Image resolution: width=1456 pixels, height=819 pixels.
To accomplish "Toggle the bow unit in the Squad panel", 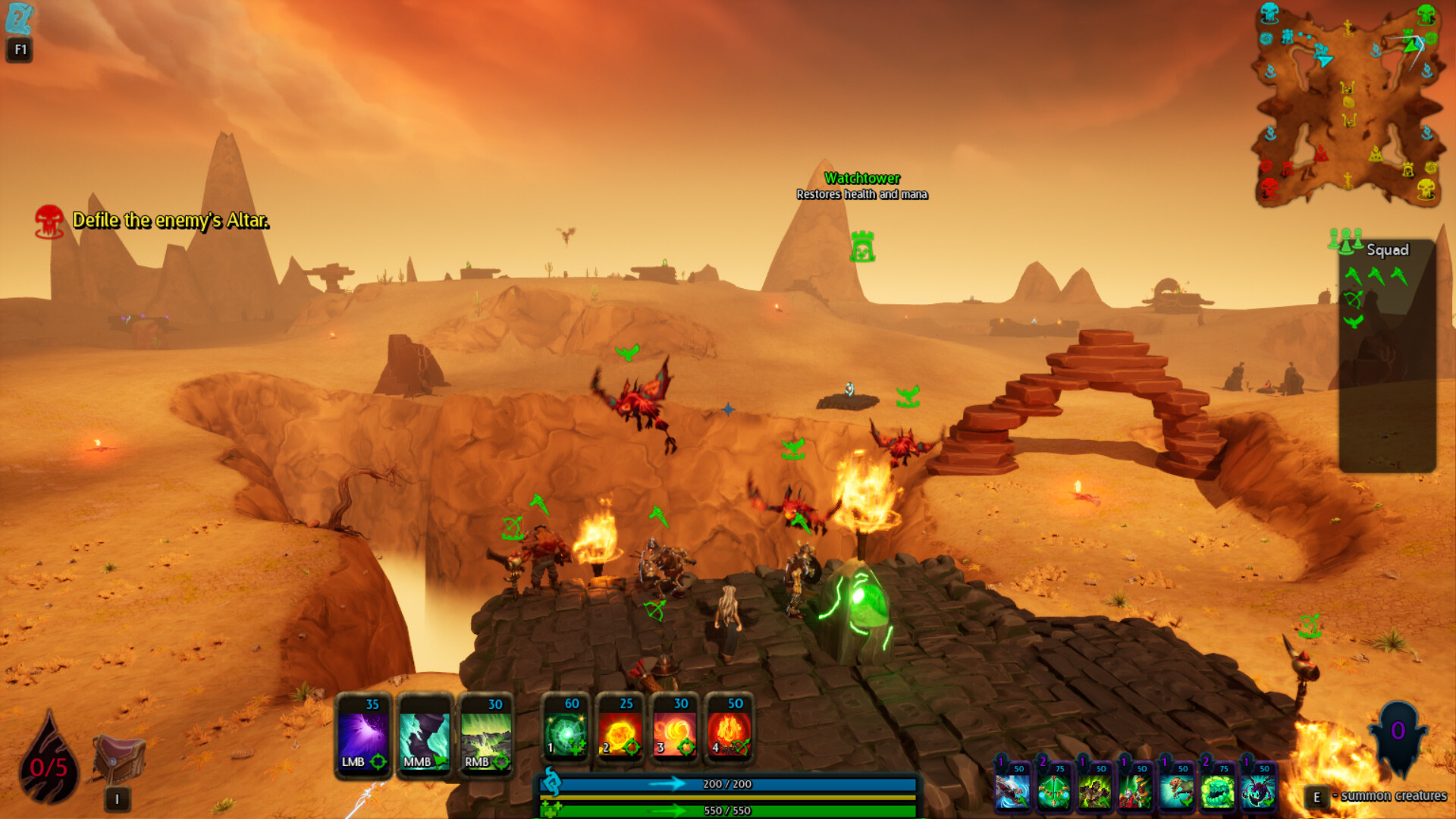I will [x=1353, y=299].
